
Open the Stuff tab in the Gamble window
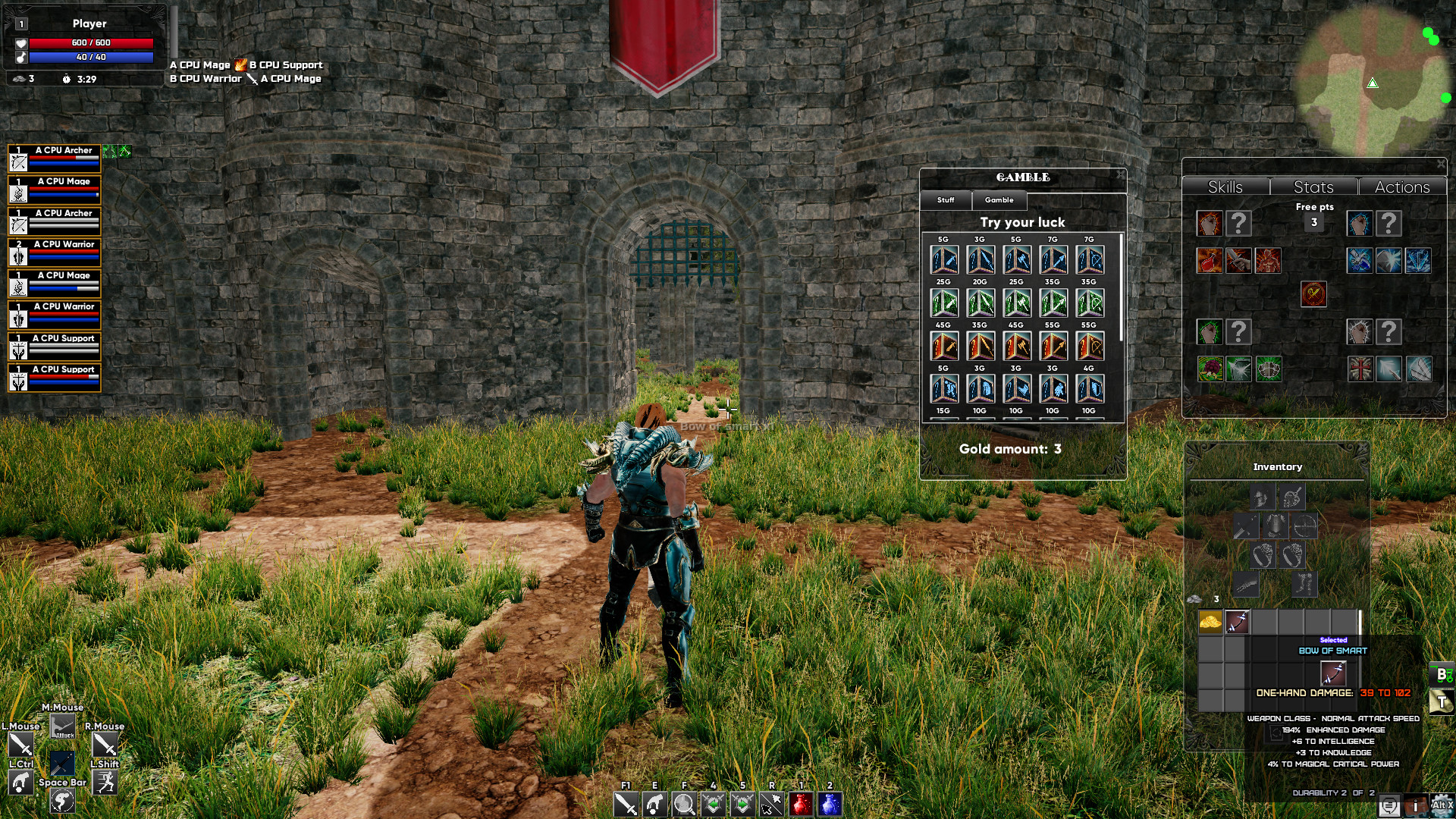point(946,201)
